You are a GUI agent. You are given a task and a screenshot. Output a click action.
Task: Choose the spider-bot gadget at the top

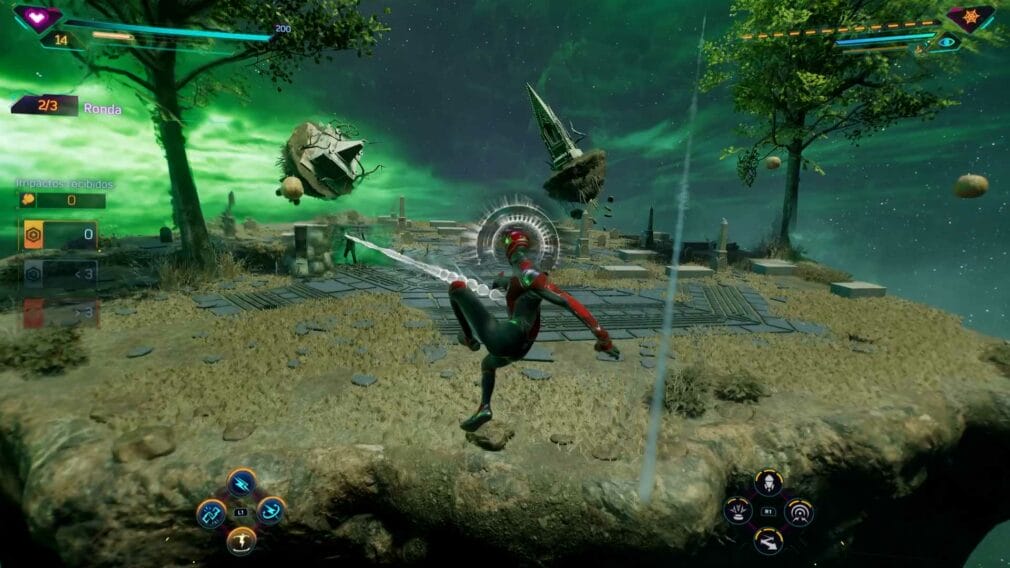(768, 483)
